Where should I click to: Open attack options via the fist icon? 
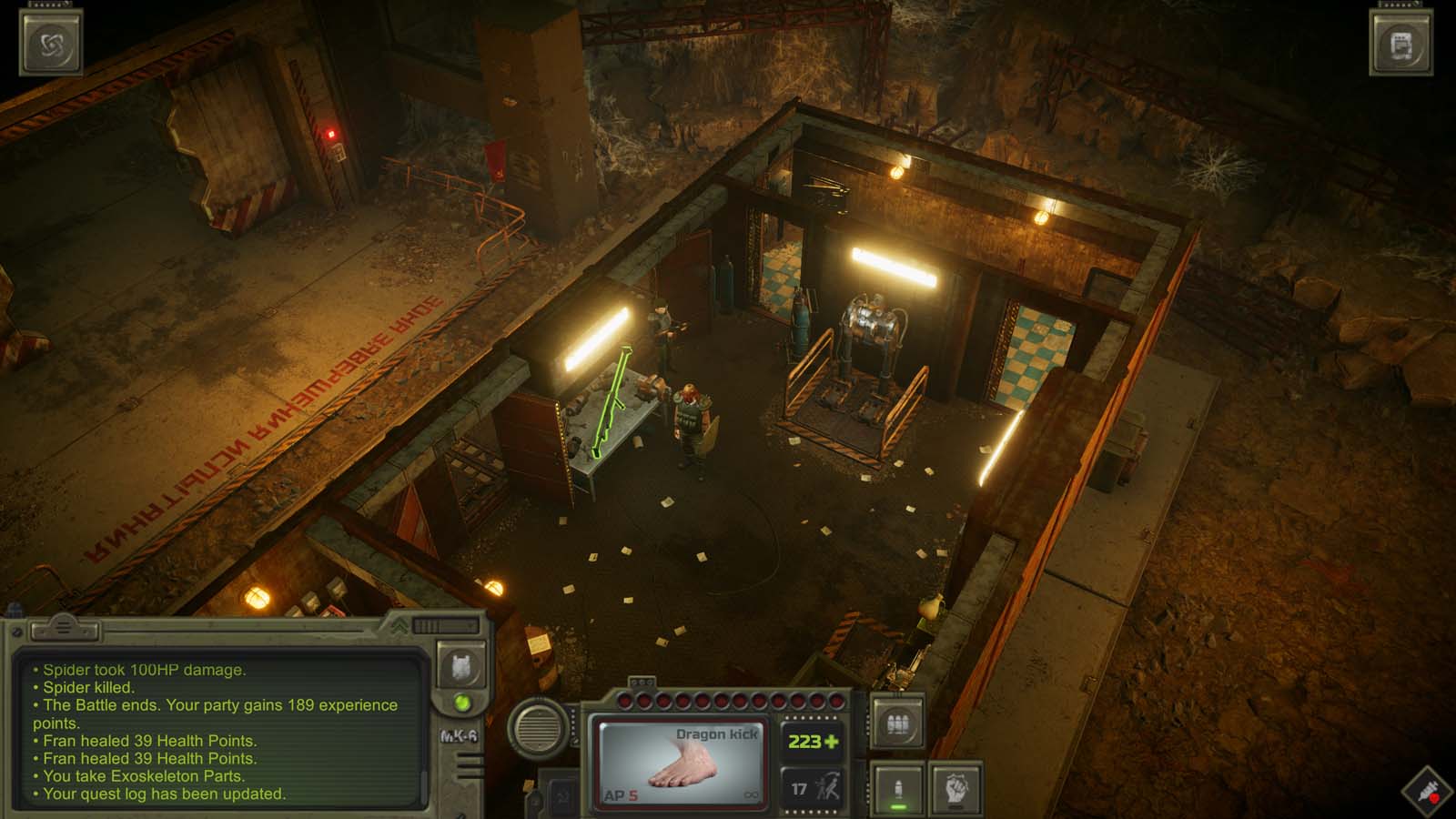click(956, 786)
